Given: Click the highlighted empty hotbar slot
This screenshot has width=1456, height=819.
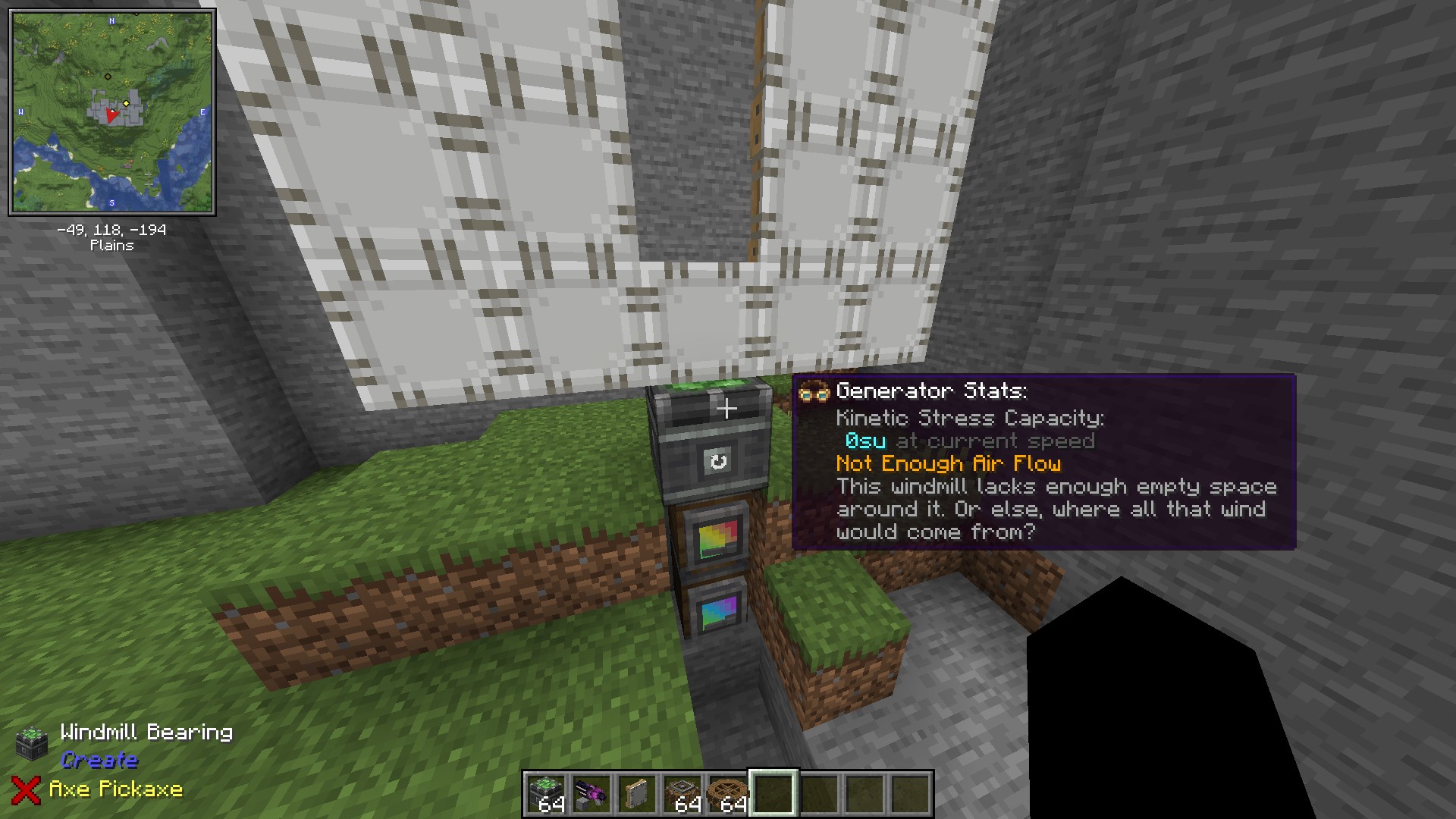Looking at the screenshot, I should pyautogui.click(x=773, y=794).
